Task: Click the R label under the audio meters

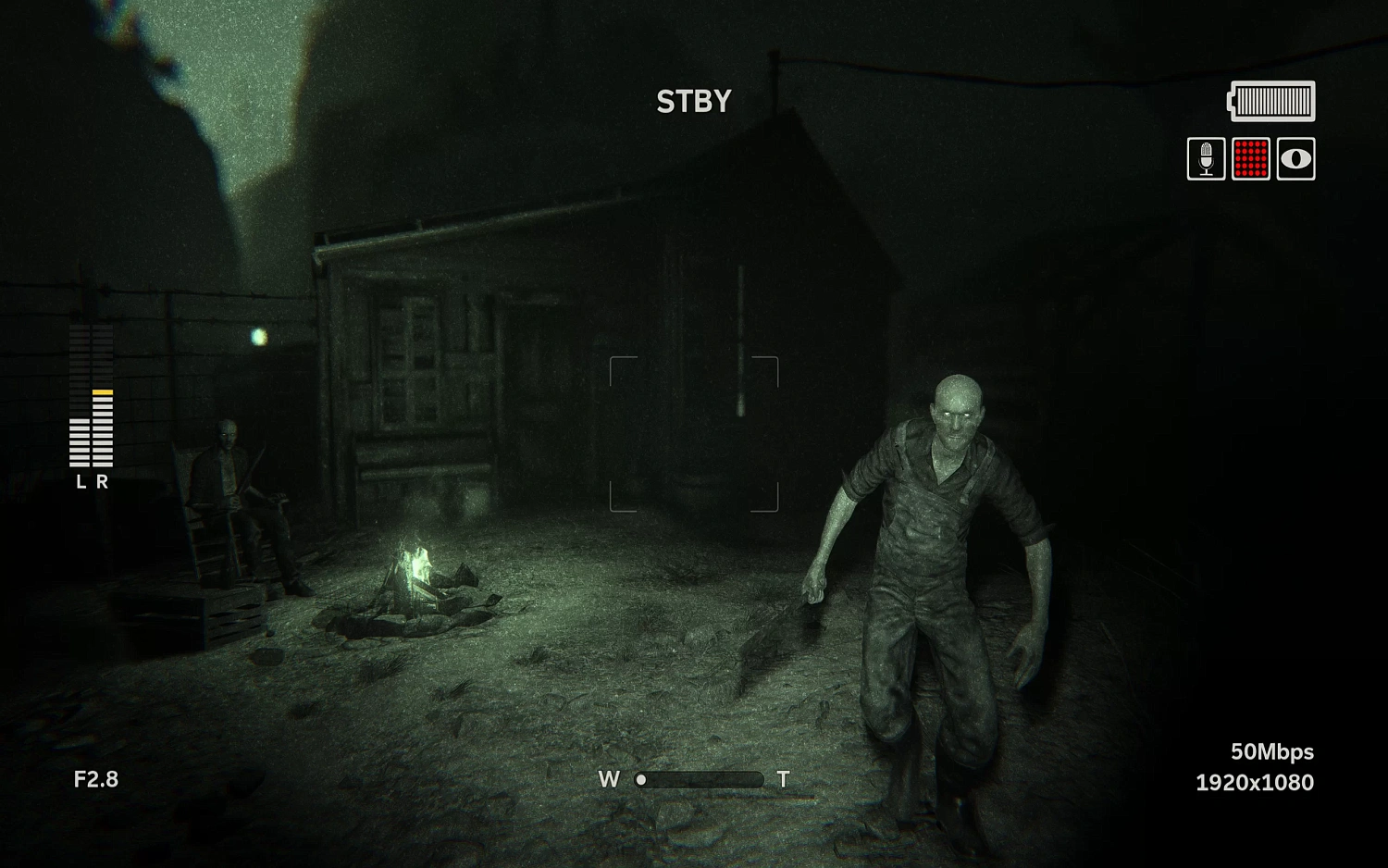Action: click(102, 481)
